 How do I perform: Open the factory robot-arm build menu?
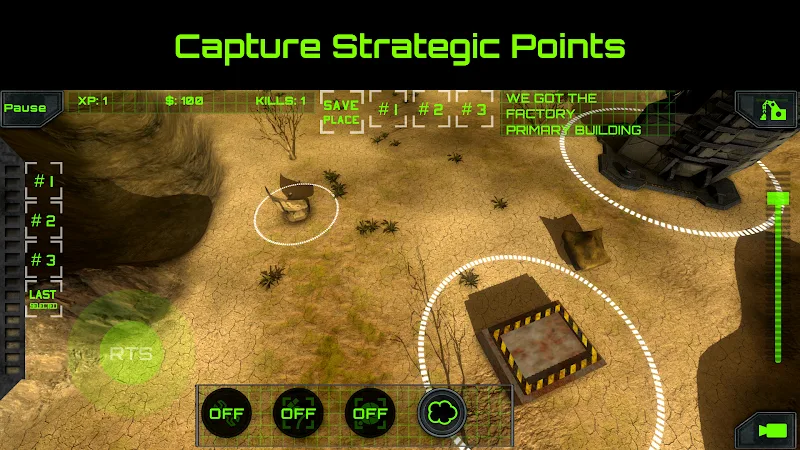click(768, 108)
